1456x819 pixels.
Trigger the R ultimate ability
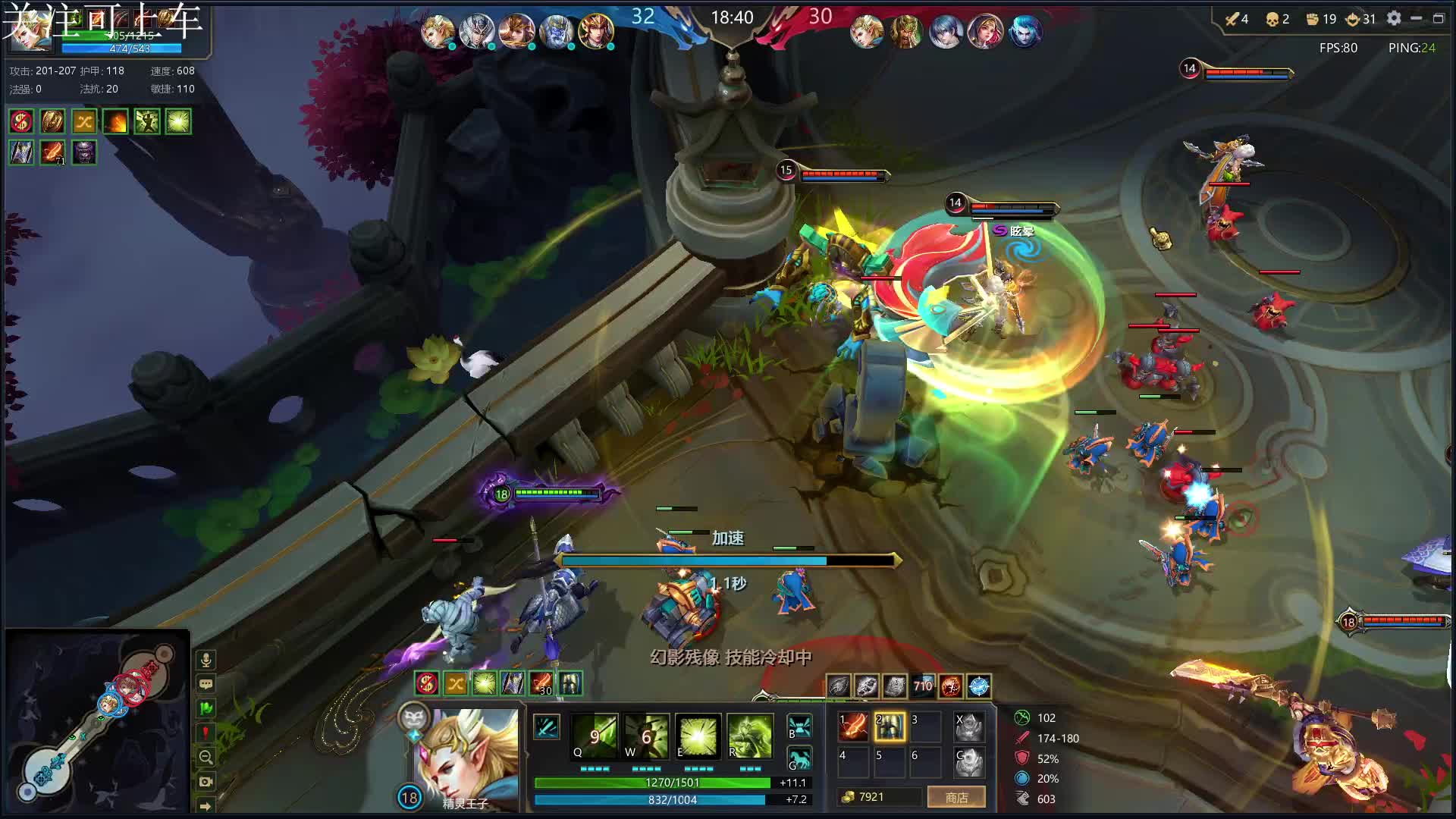749,736
